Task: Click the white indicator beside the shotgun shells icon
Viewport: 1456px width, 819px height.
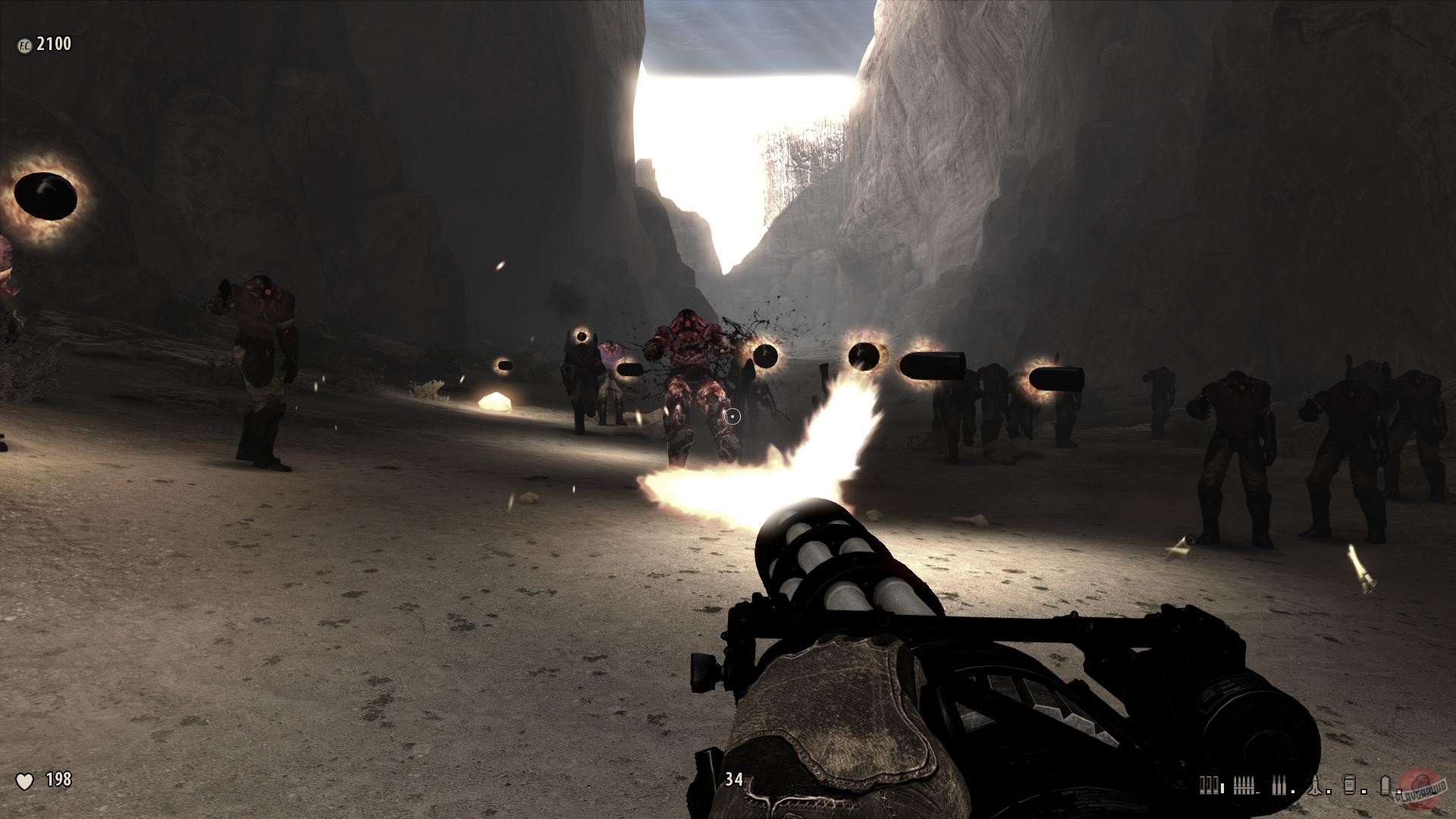Action: [1222, 786]
